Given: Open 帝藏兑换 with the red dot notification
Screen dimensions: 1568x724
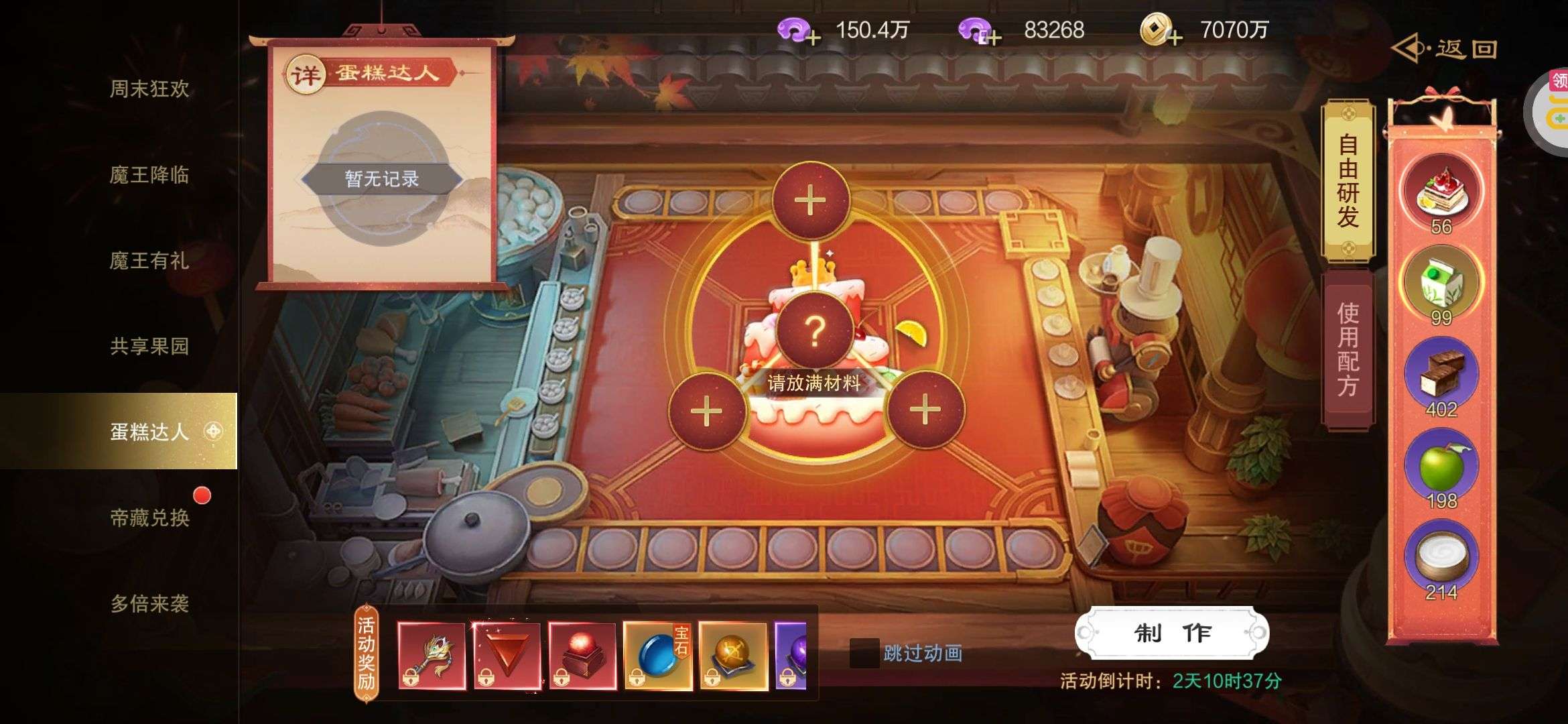Looking at the screenshot, I should [x=149, y=519].
